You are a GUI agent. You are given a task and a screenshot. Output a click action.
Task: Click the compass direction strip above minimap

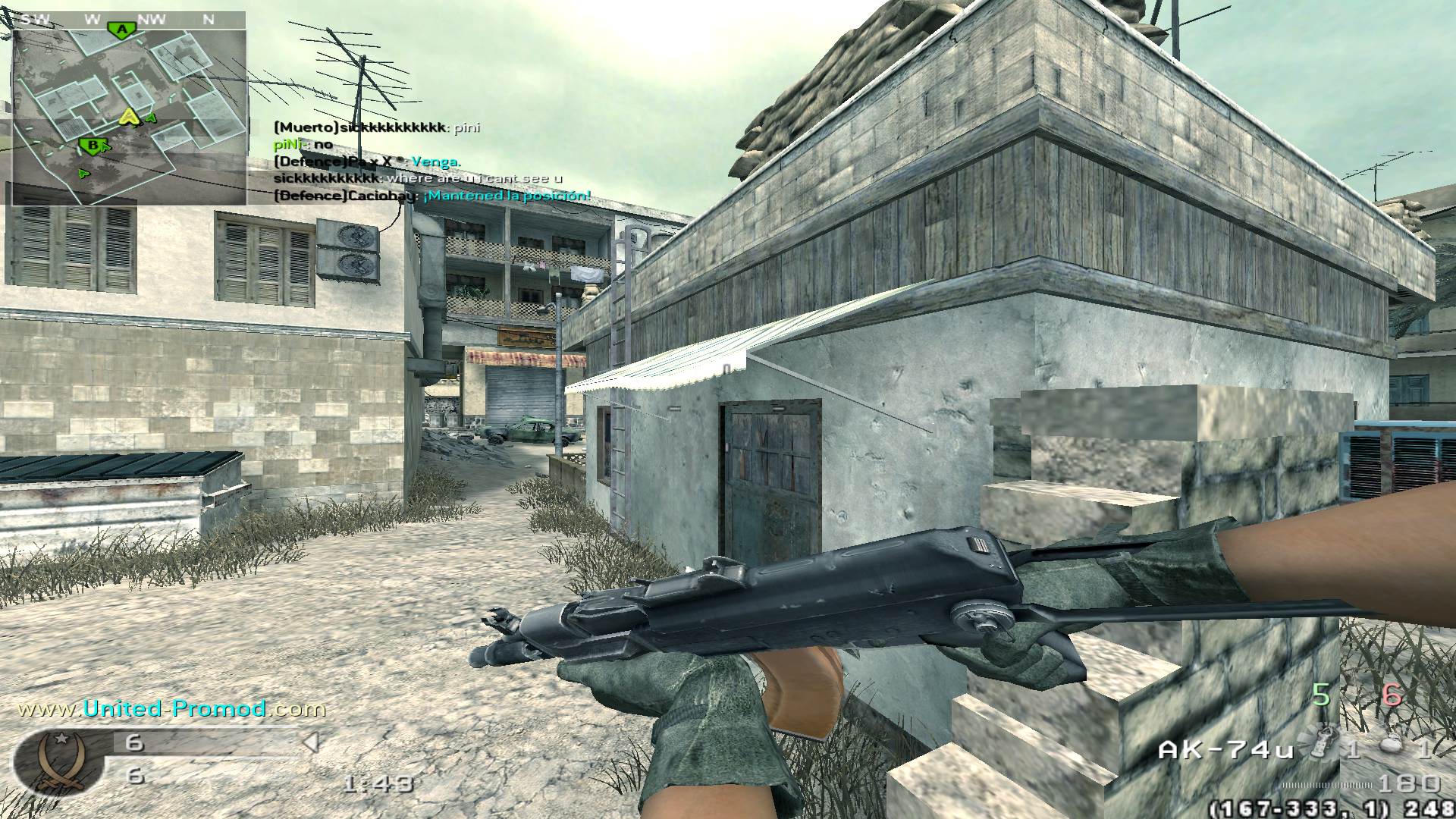click(x=129, y=20)
